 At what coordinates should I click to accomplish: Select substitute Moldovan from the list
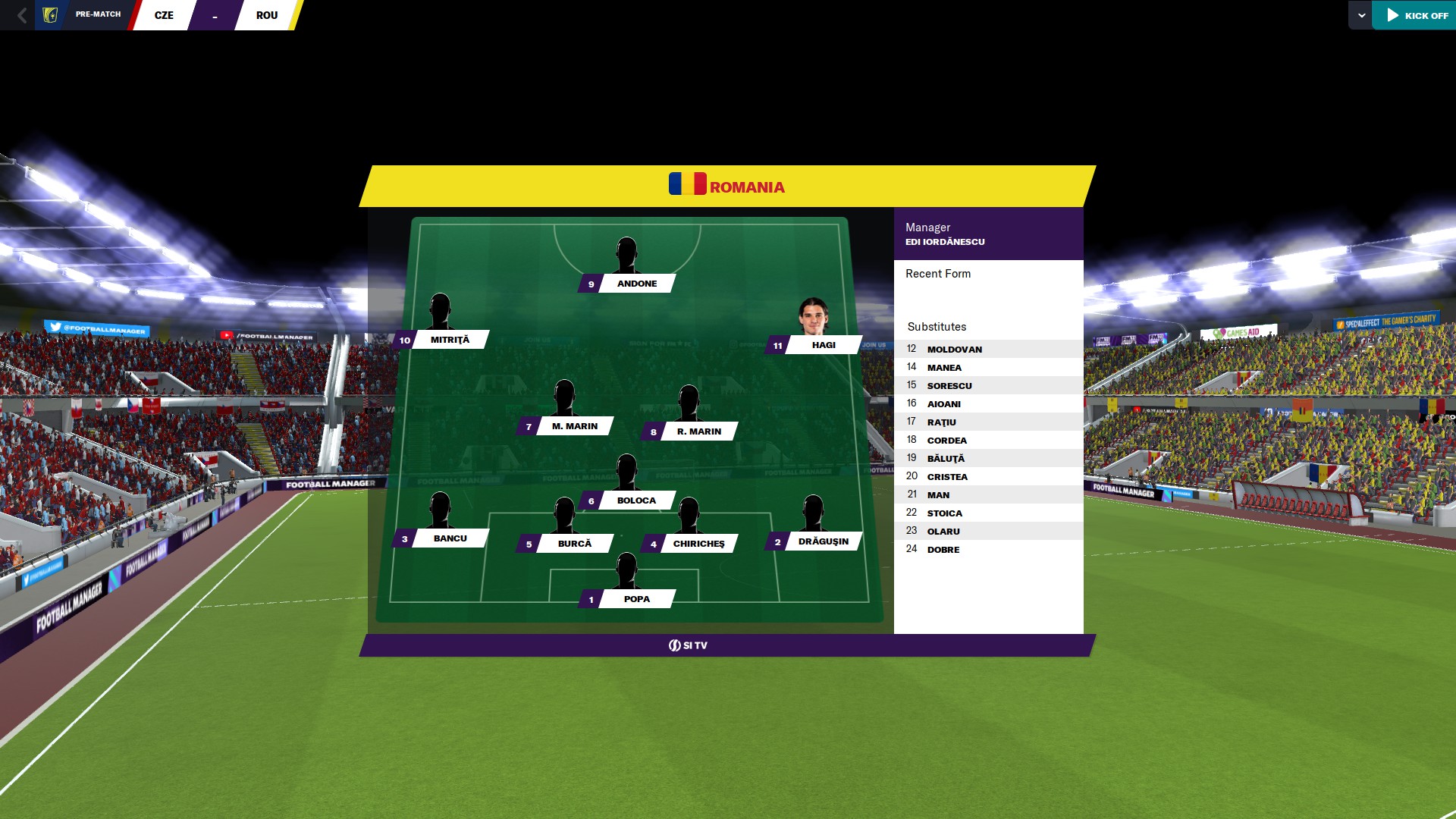coord(954,350)
